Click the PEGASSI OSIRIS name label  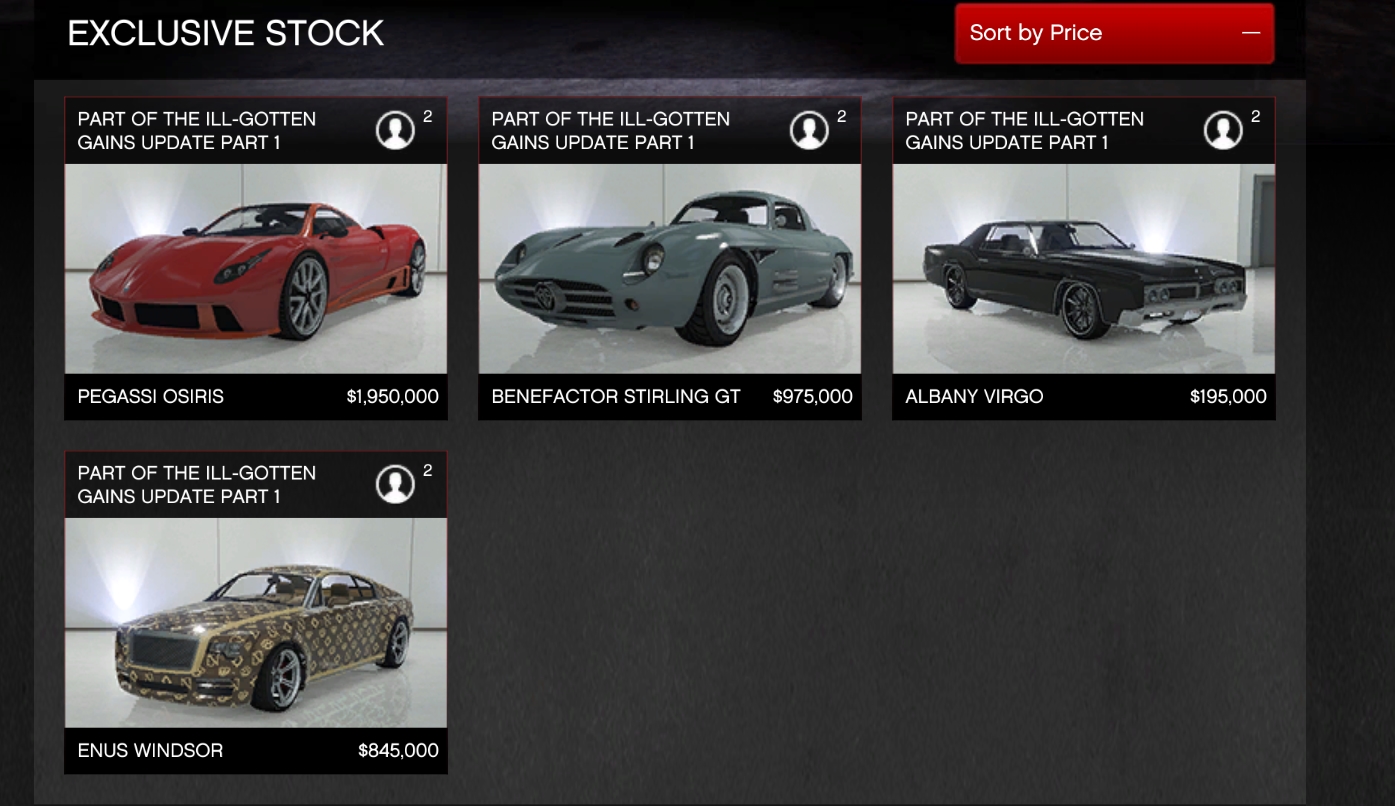tap(150, 397)
